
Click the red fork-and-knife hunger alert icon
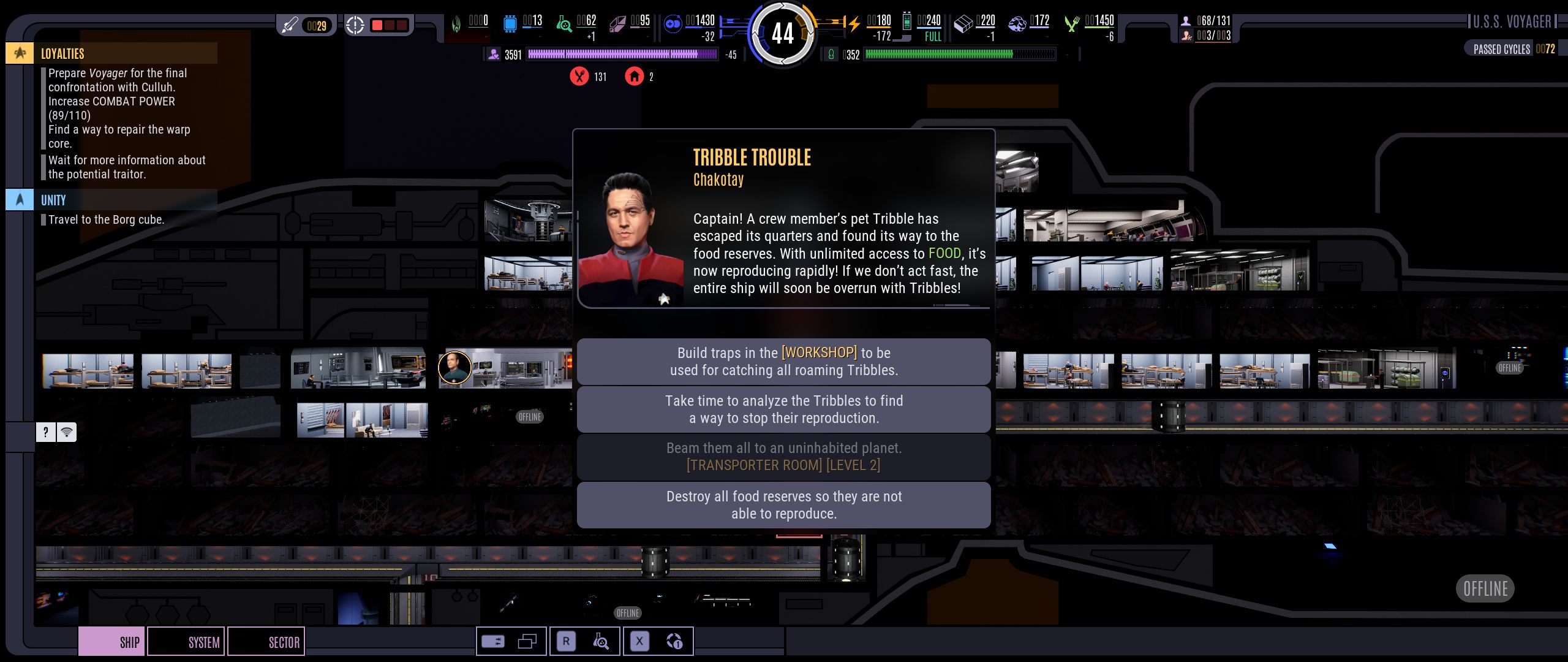click(x=579, y=77)
